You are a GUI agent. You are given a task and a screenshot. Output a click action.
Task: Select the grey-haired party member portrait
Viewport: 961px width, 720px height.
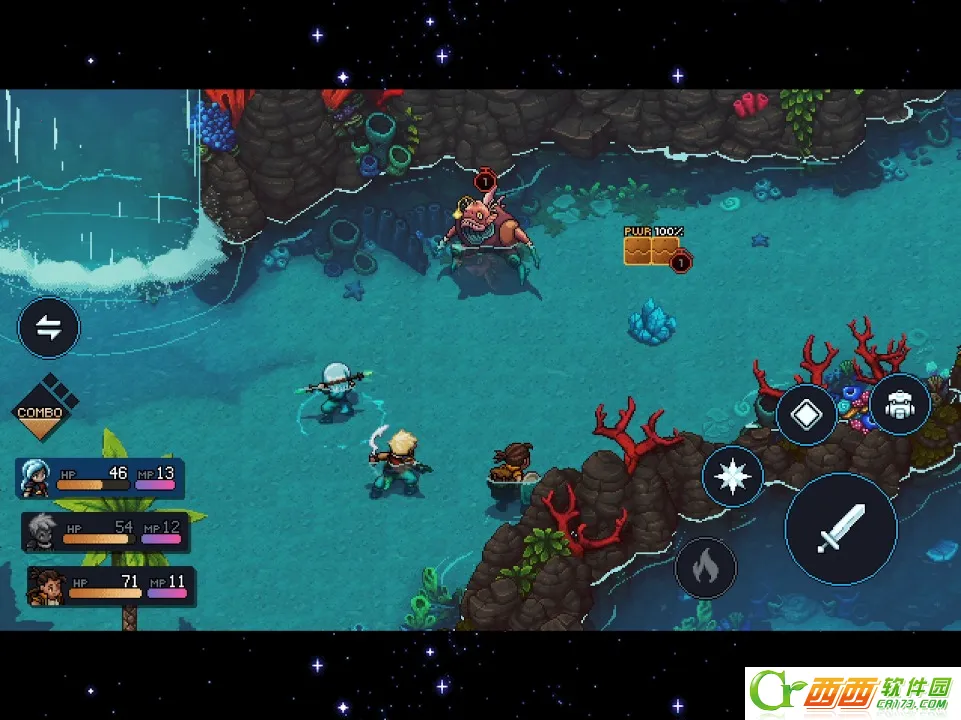point(41,532)
